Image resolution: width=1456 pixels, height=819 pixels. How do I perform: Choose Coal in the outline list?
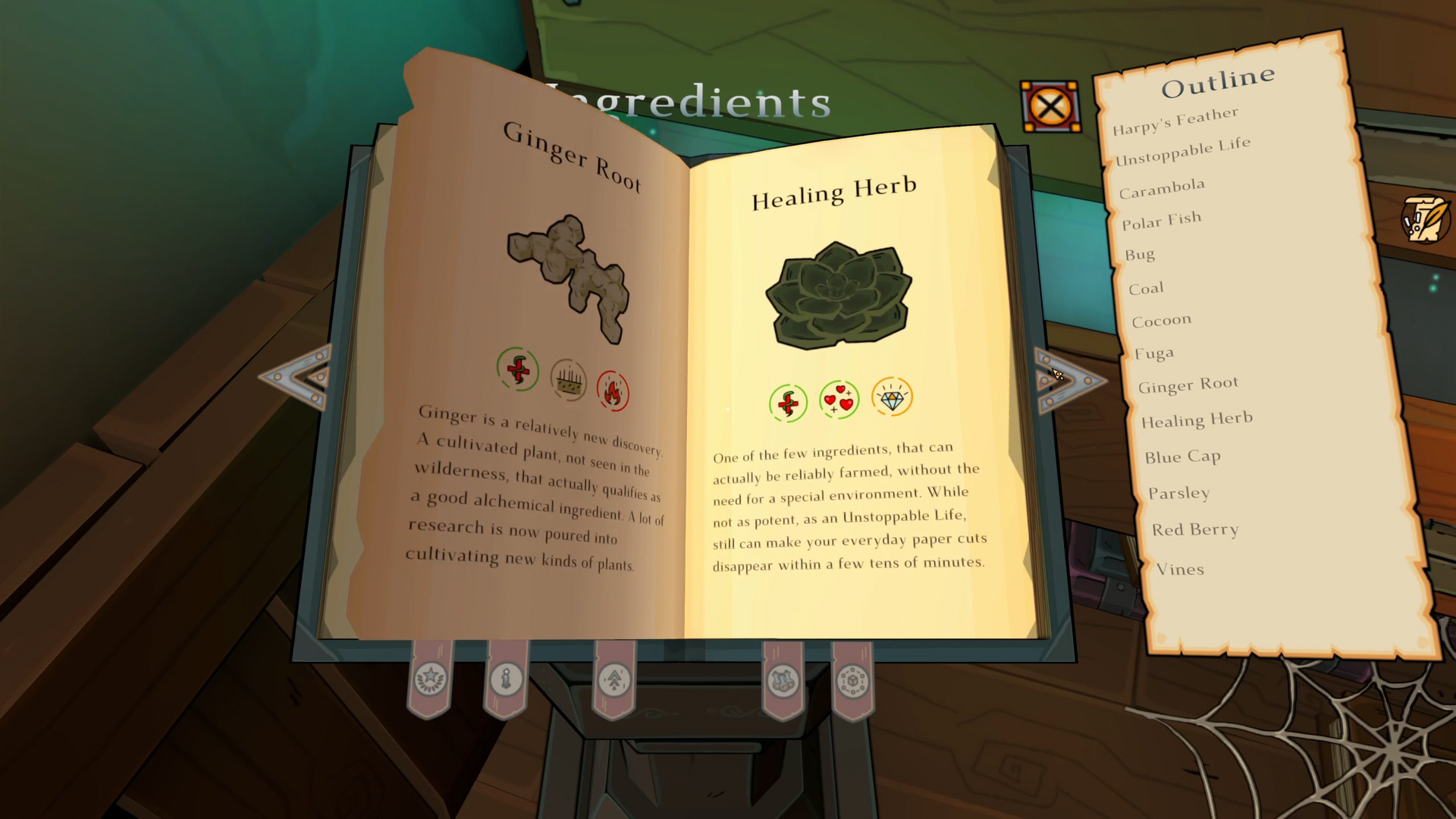1146,288
